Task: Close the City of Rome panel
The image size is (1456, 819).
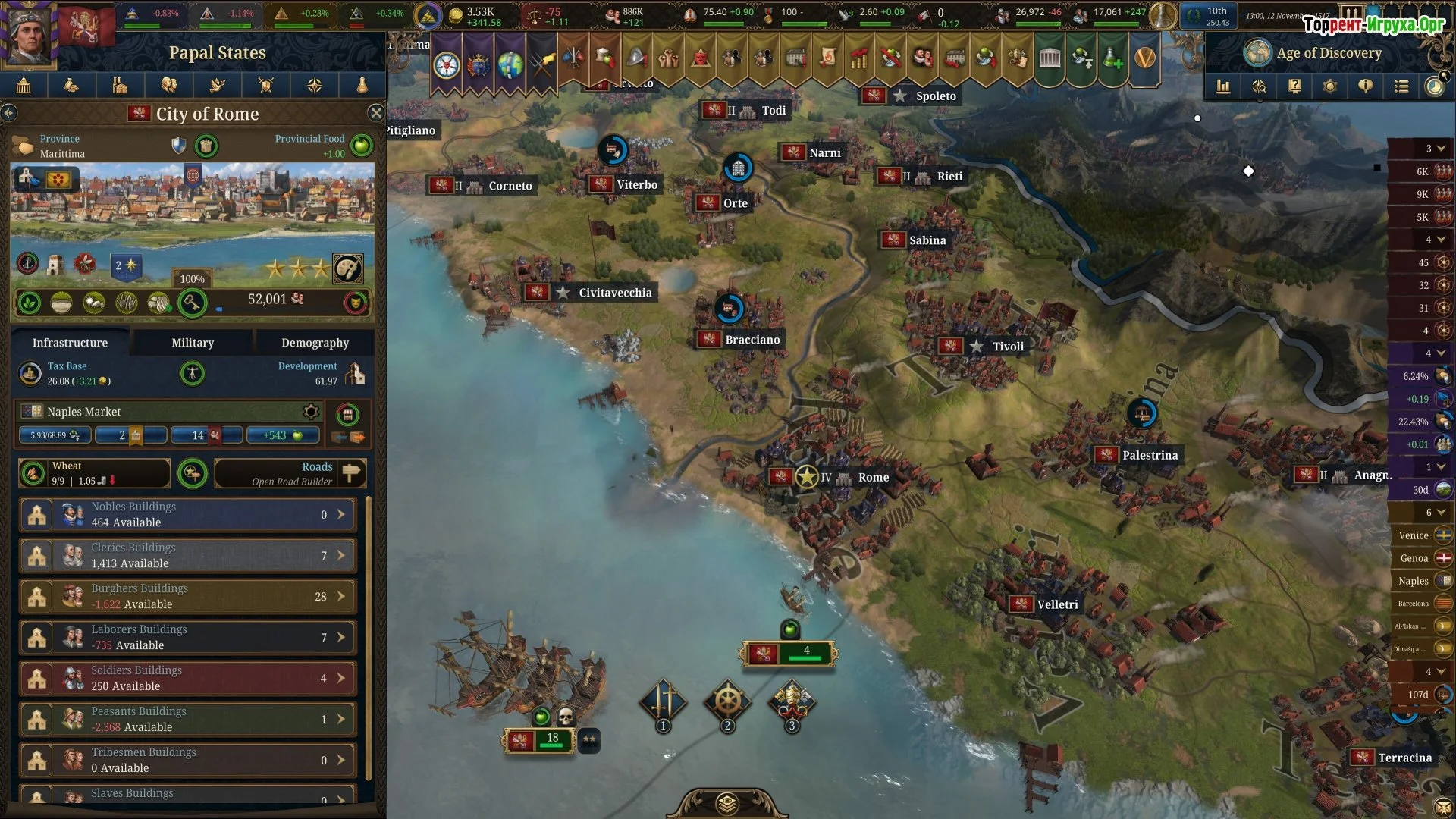Action: [x=375, y=114]
